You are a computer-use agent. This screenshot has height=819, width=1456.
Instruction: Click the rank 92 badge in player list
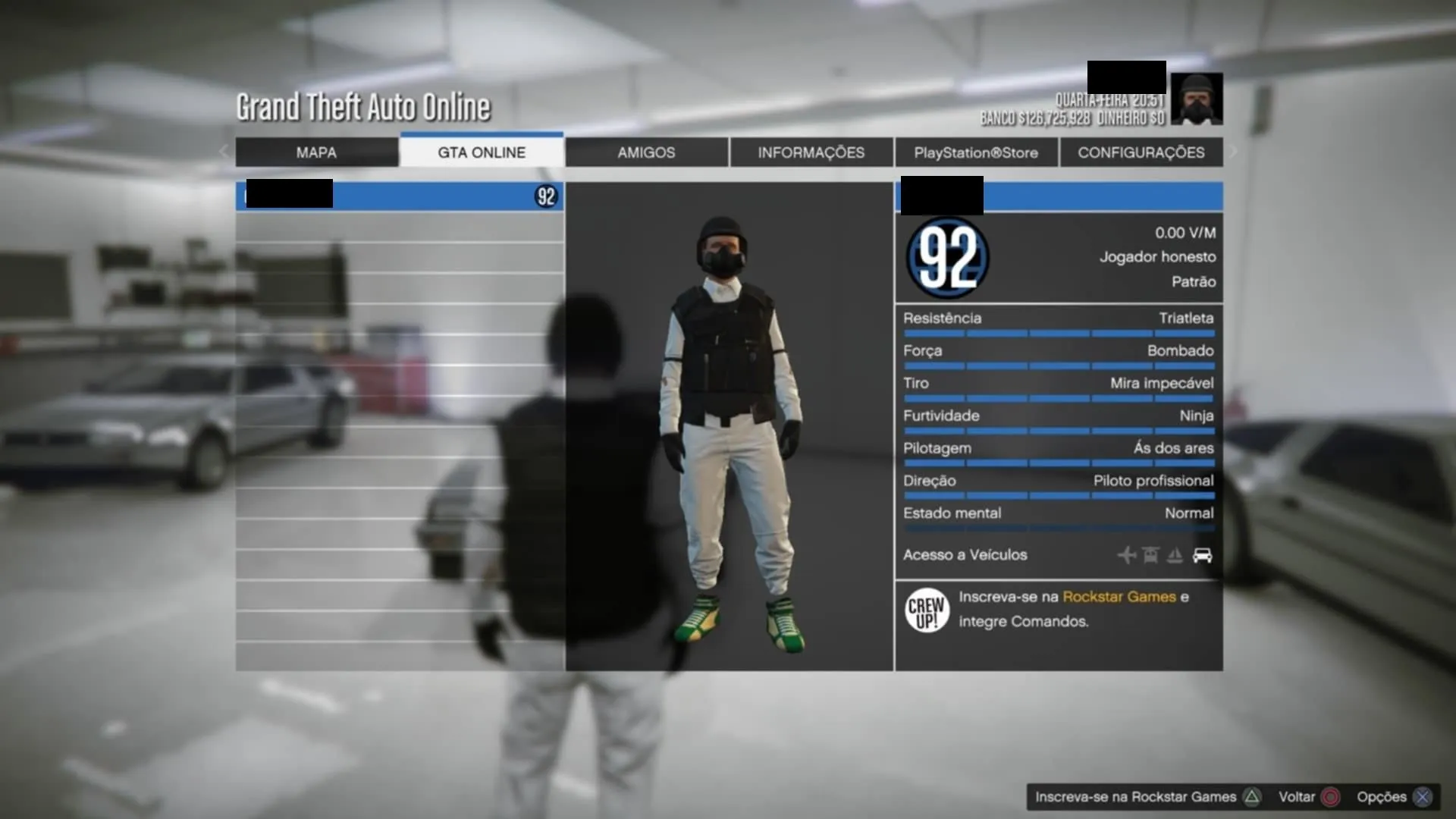pyautogui.click(x=548, y=196)
